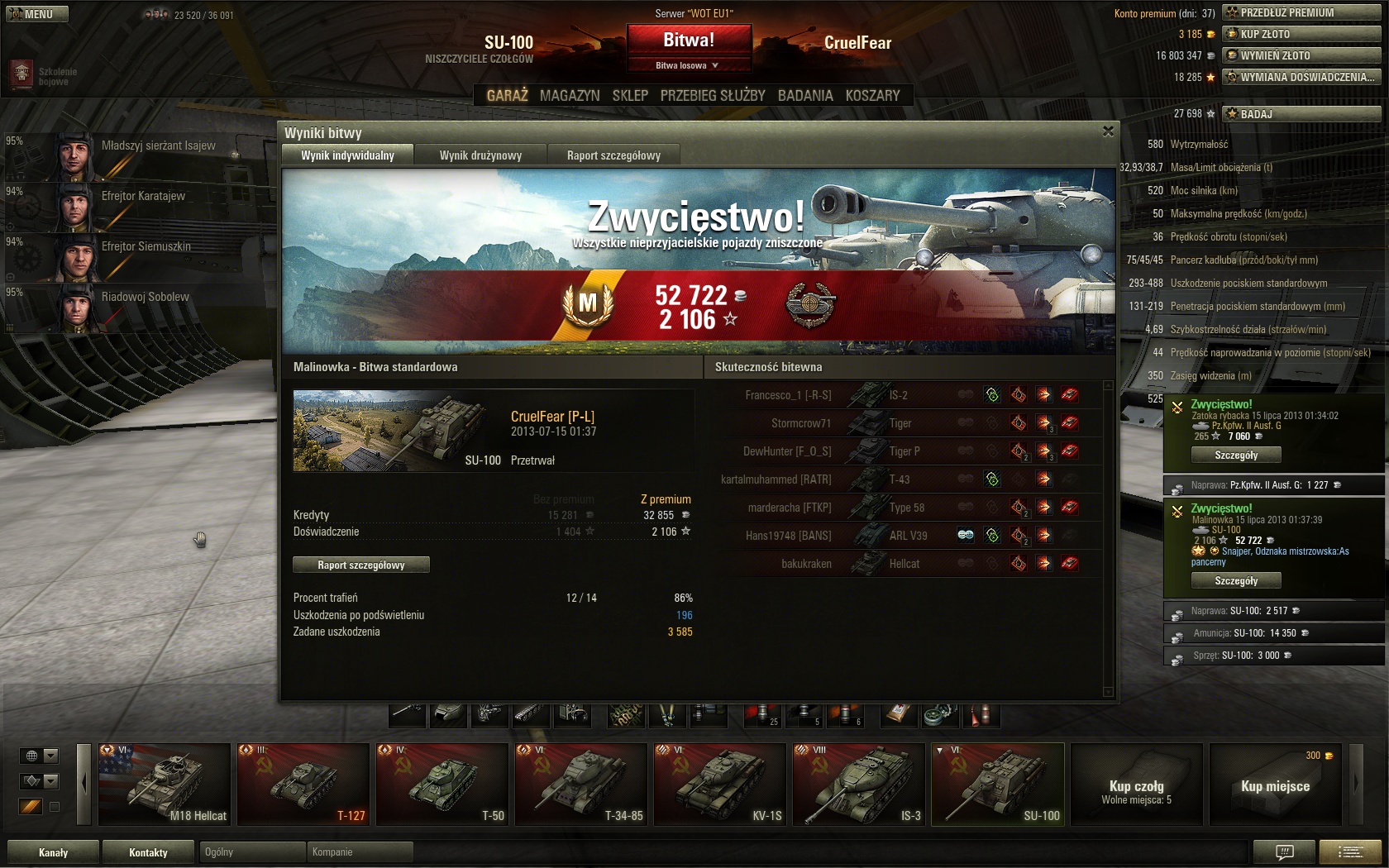The width and height of the screenshot is (1389, 868).
Task: Click the PRZEDŁUŻ PREMIUM button
Action: 1301,12
